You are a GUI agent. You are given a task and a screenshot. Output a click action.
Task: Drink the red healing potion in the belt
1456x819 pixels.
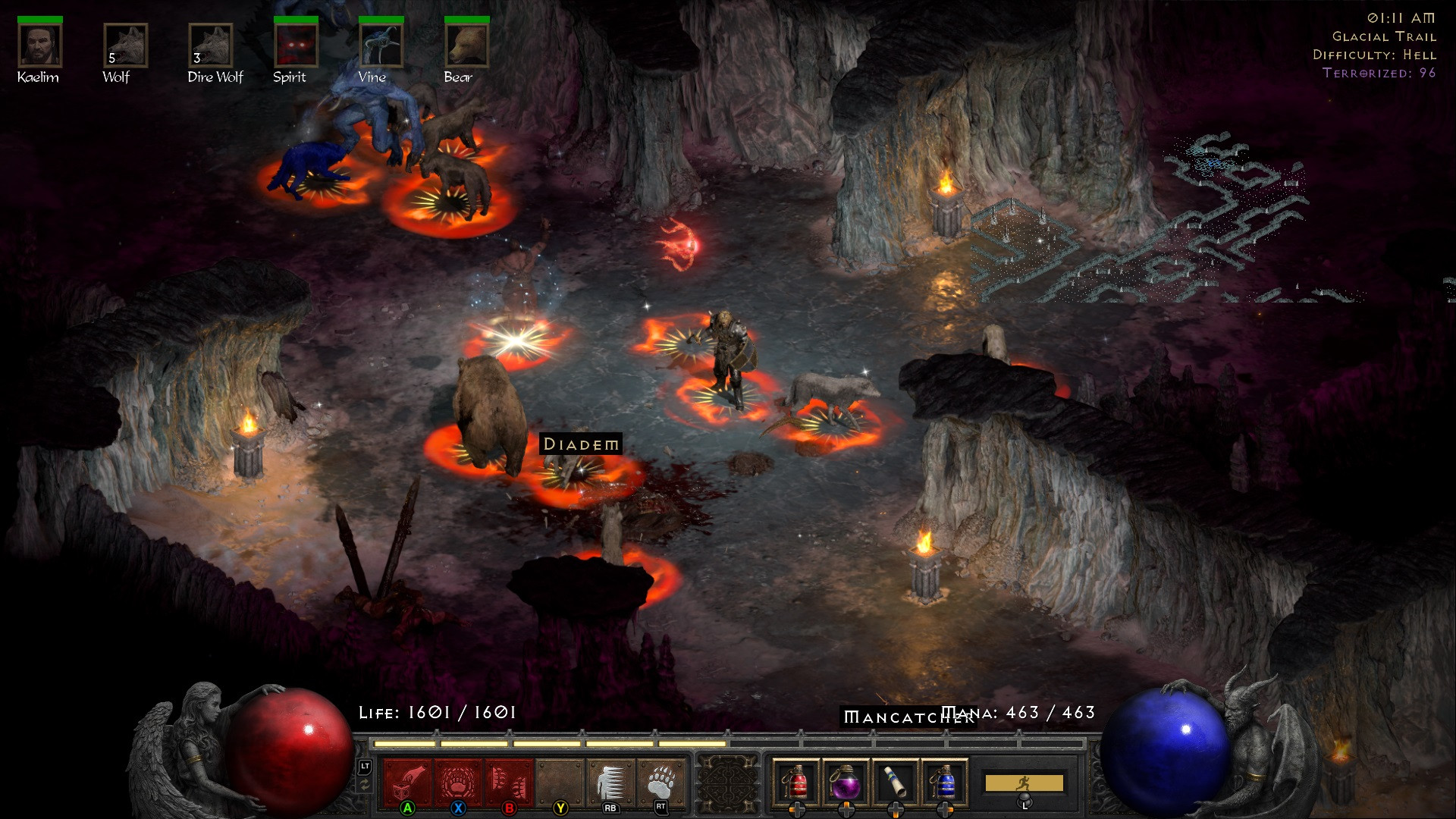click(x=798, y=781)
